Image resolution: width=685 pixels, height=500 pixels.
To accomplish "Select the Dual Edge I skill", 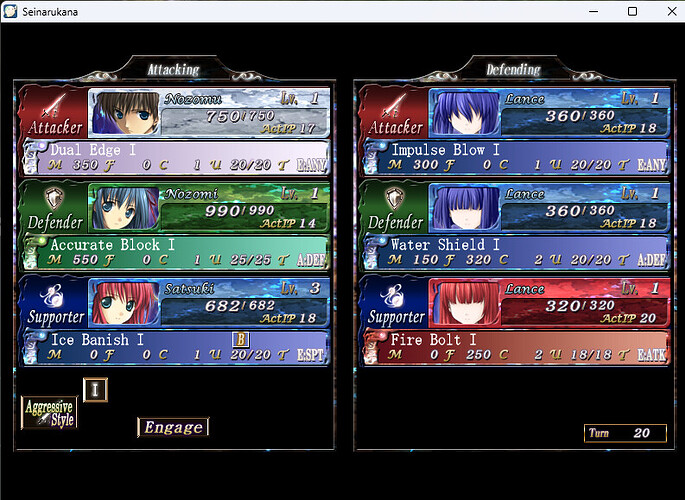I will tap(175, 157).
